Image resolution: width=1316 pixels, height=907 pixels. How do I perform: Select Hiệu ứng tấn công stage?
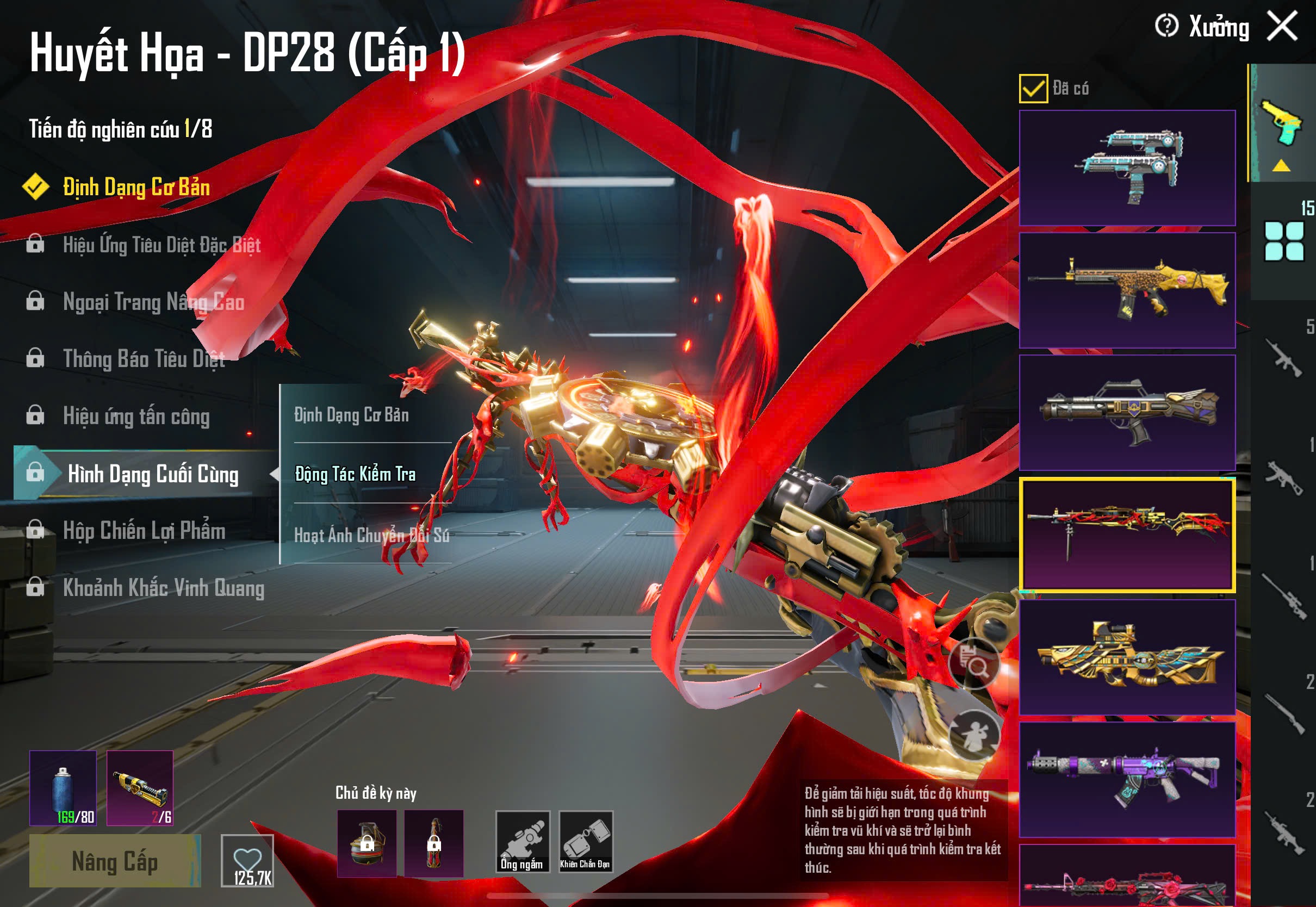tap(136, 417)
